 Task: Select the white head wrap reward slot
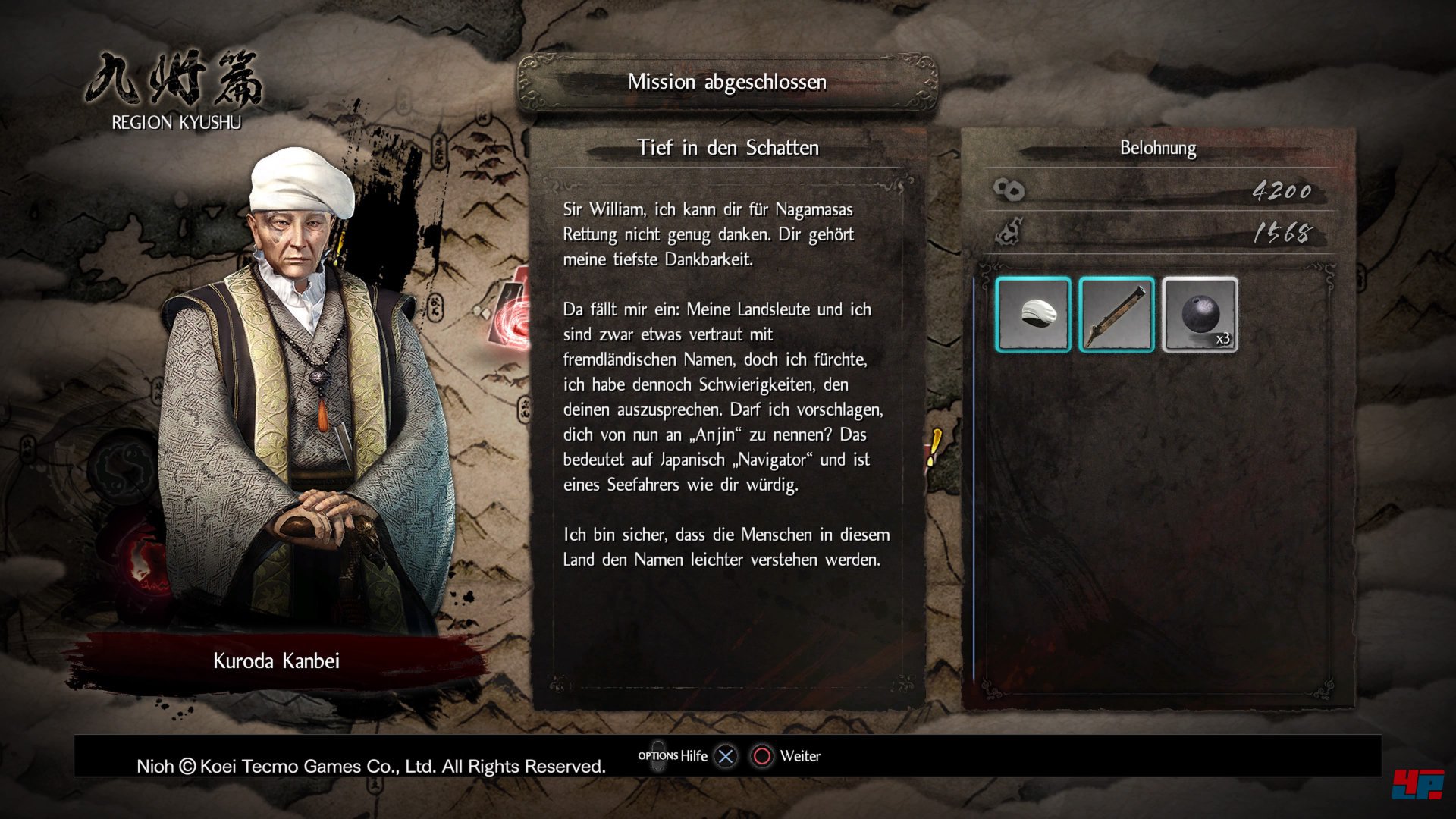1033,314
